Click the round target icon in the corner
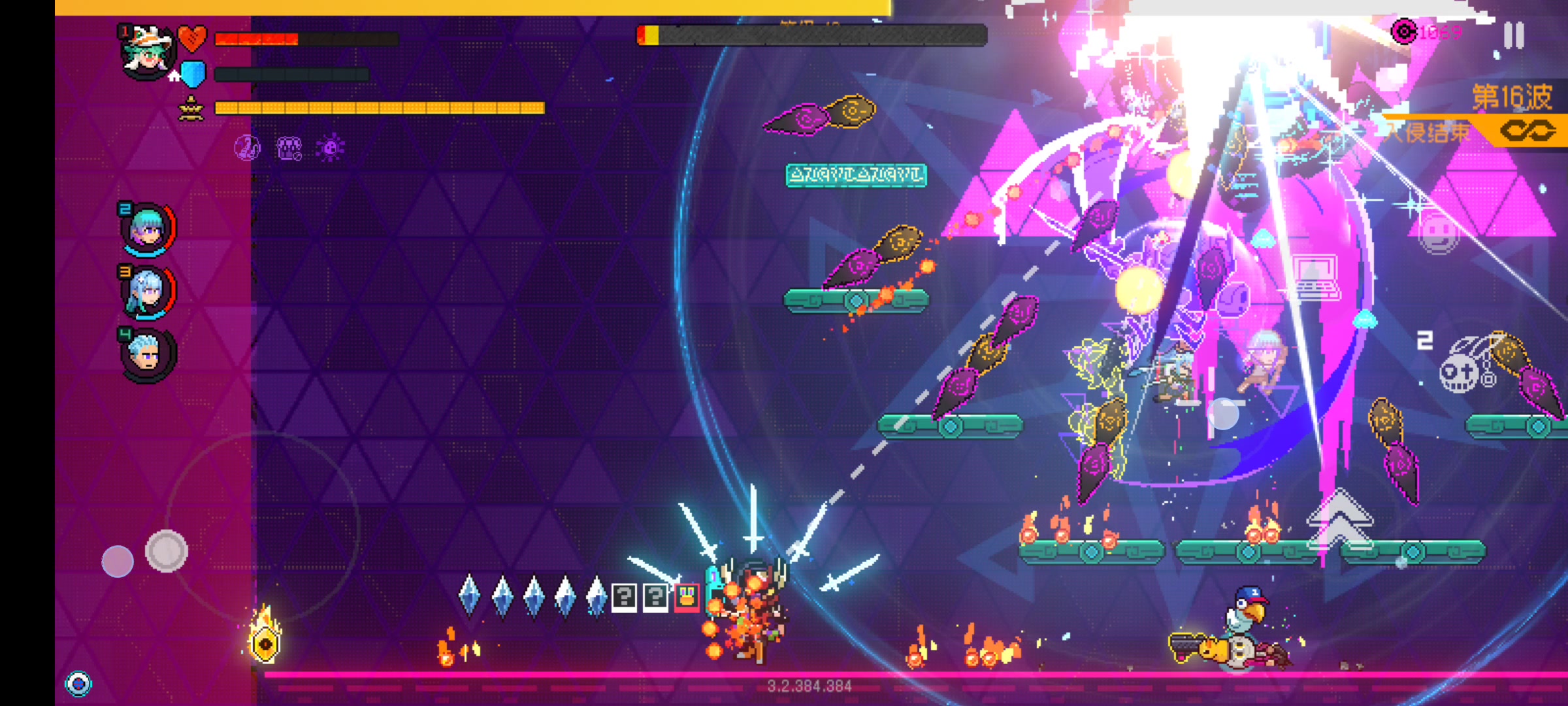Image resolution: width=1568 pixels, height=706 pixels. click(78, 684)
